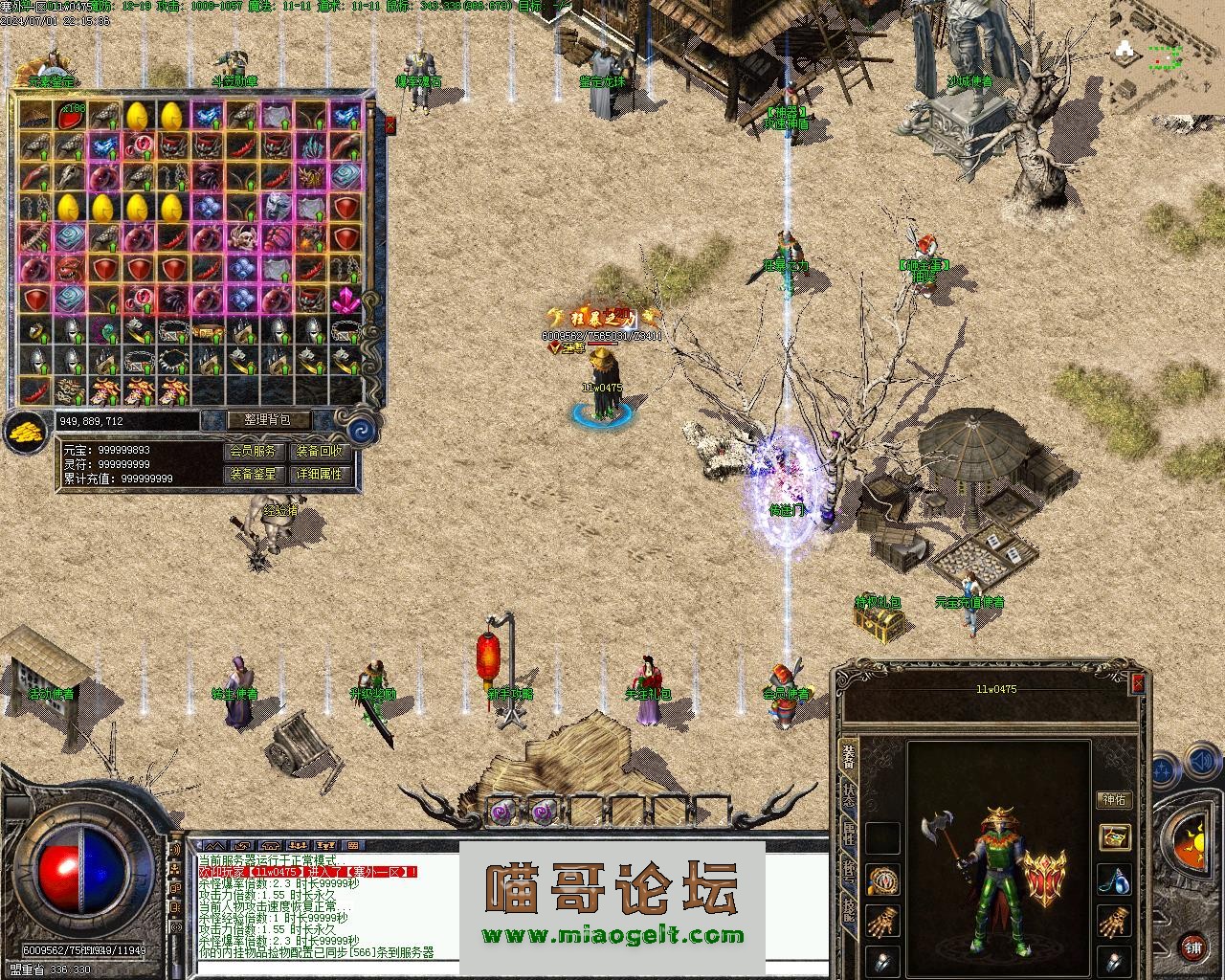1225x980 pixels.
Task: Select the skull item in the bag
Action: 240,237
